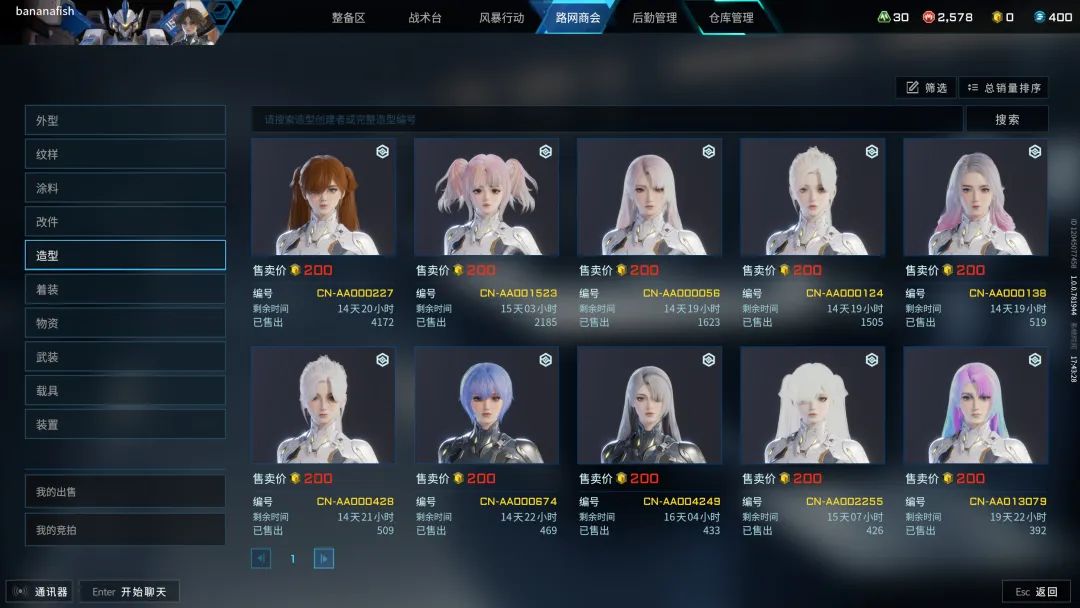Screen dimensions: 1080x608
Task: Open the 涂料 category
Action: pyautogui.click(x=125, y=188)
